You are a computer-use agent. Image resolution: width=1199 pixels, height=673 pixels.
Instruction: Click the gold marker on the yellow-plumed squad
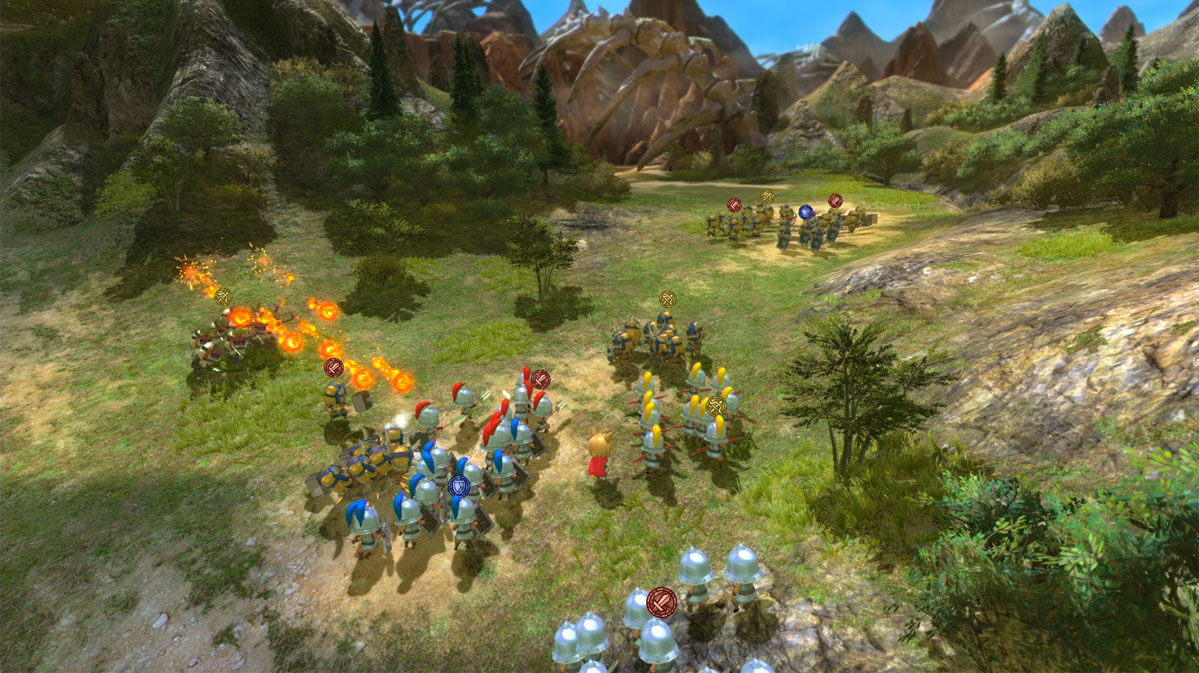pos(715,405)
